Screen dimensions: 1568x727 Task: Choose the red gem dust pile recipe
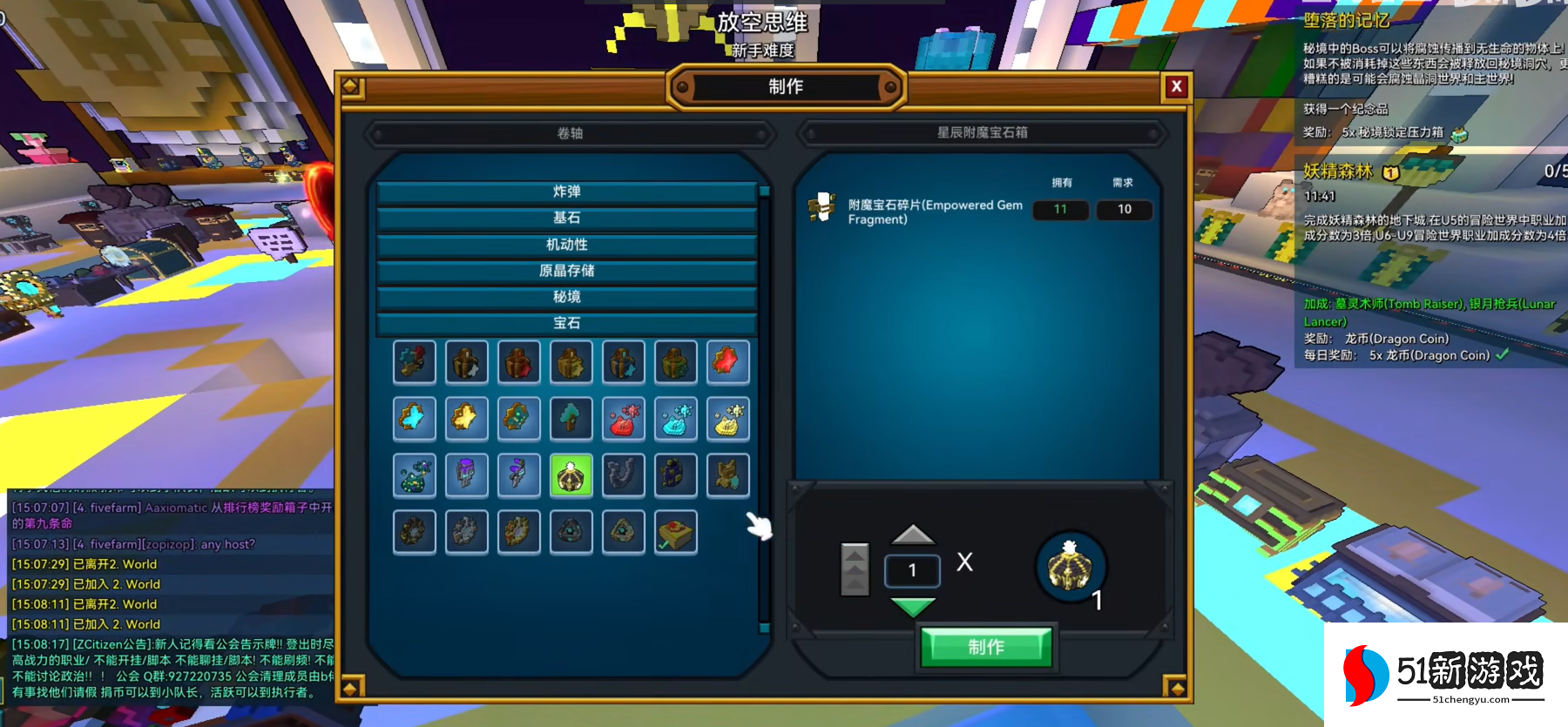pyautogui.click(x=623, y=419)
